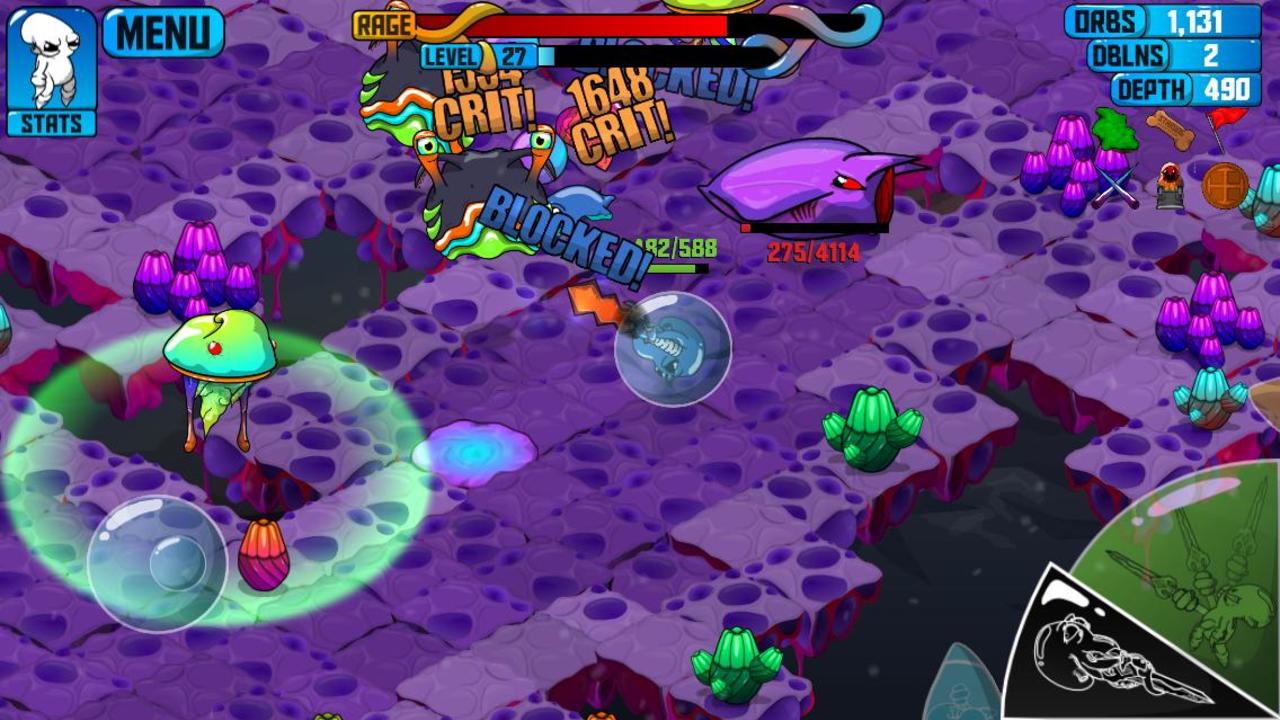Click the wooden shield on the ground
The width and height of the screenshot is (1280, 720).
pyautogui.click(x=1225, y=185)
